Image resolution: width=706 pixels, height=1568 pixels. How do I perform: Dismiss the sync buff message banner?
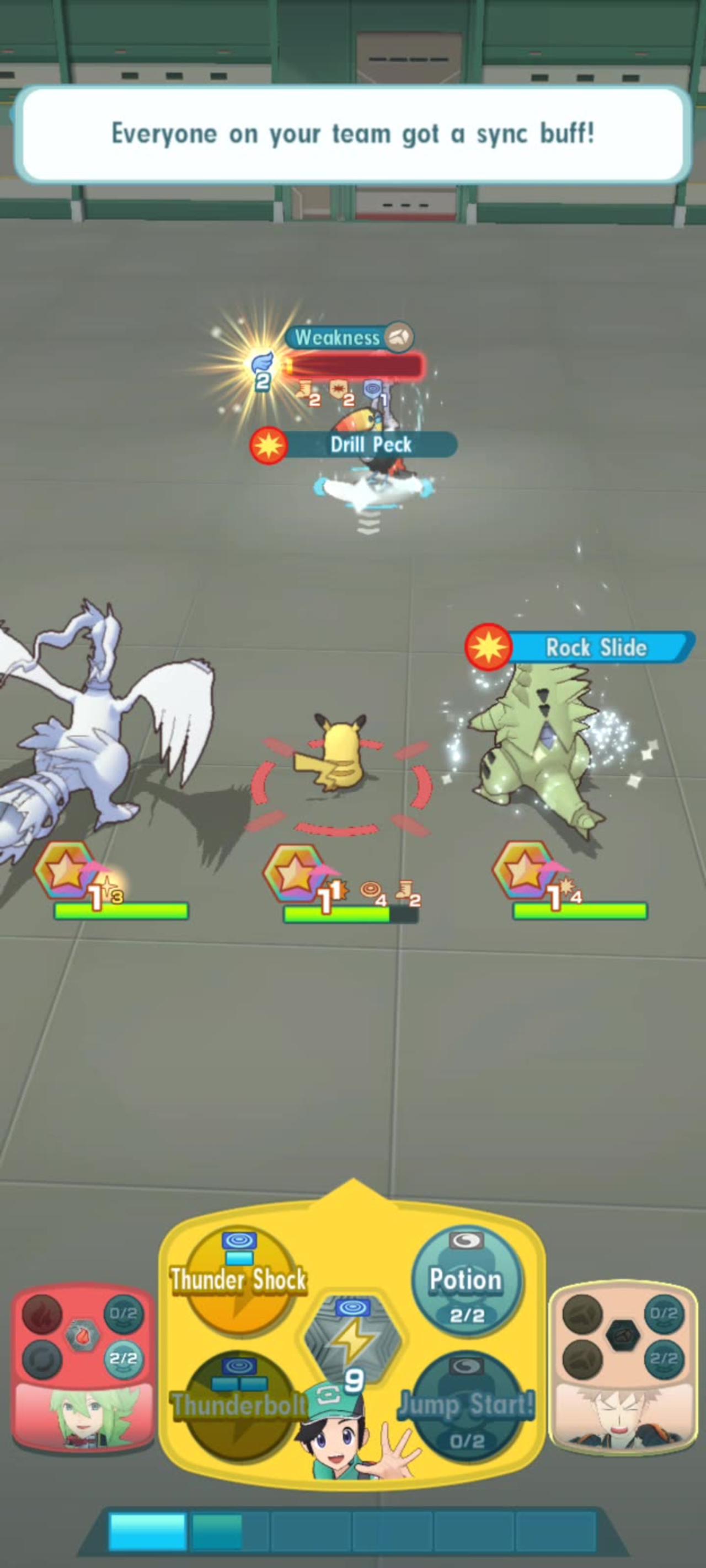[x=354, y=135]
